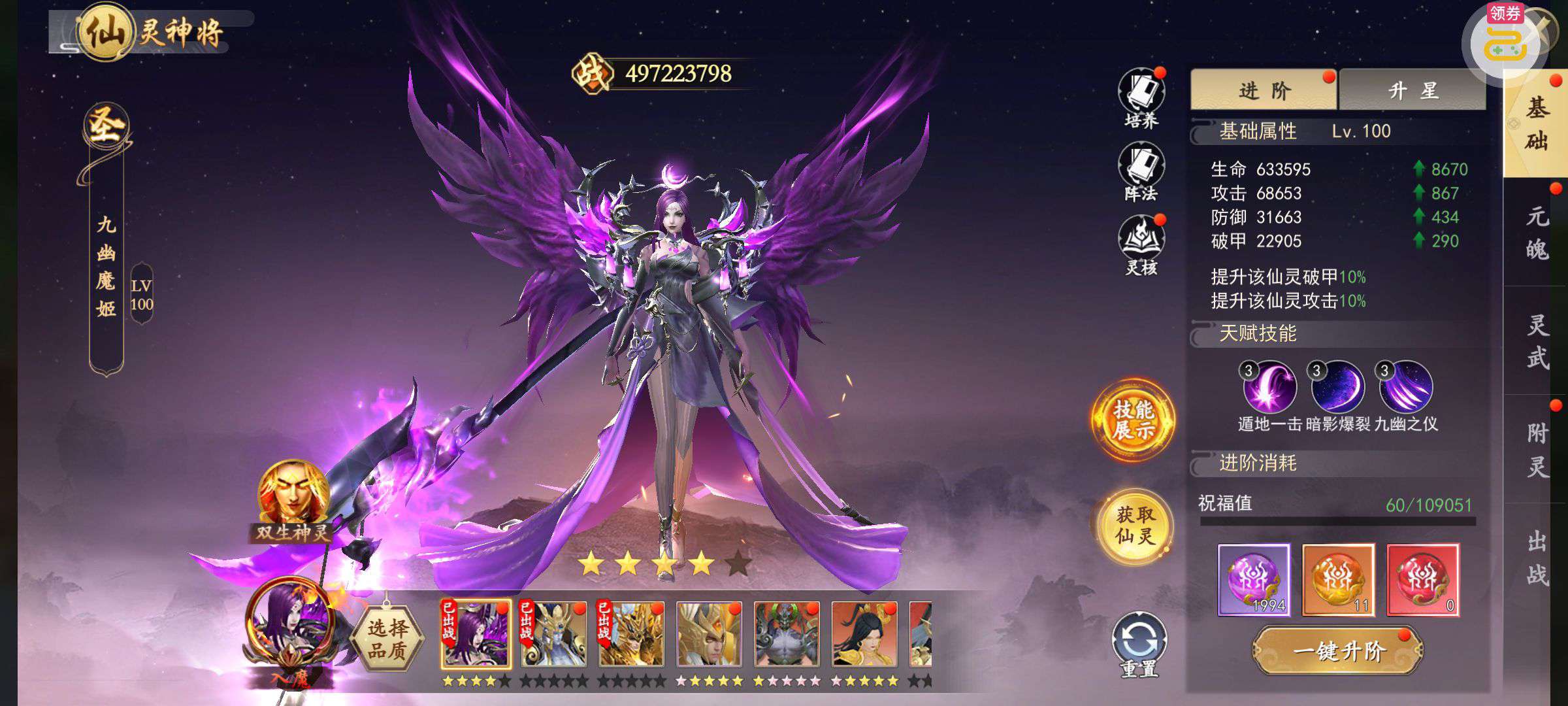This screenshot has width=1568, height=706.
Task: View the 遁地一击 talent skill
Action: [1269, 387]
